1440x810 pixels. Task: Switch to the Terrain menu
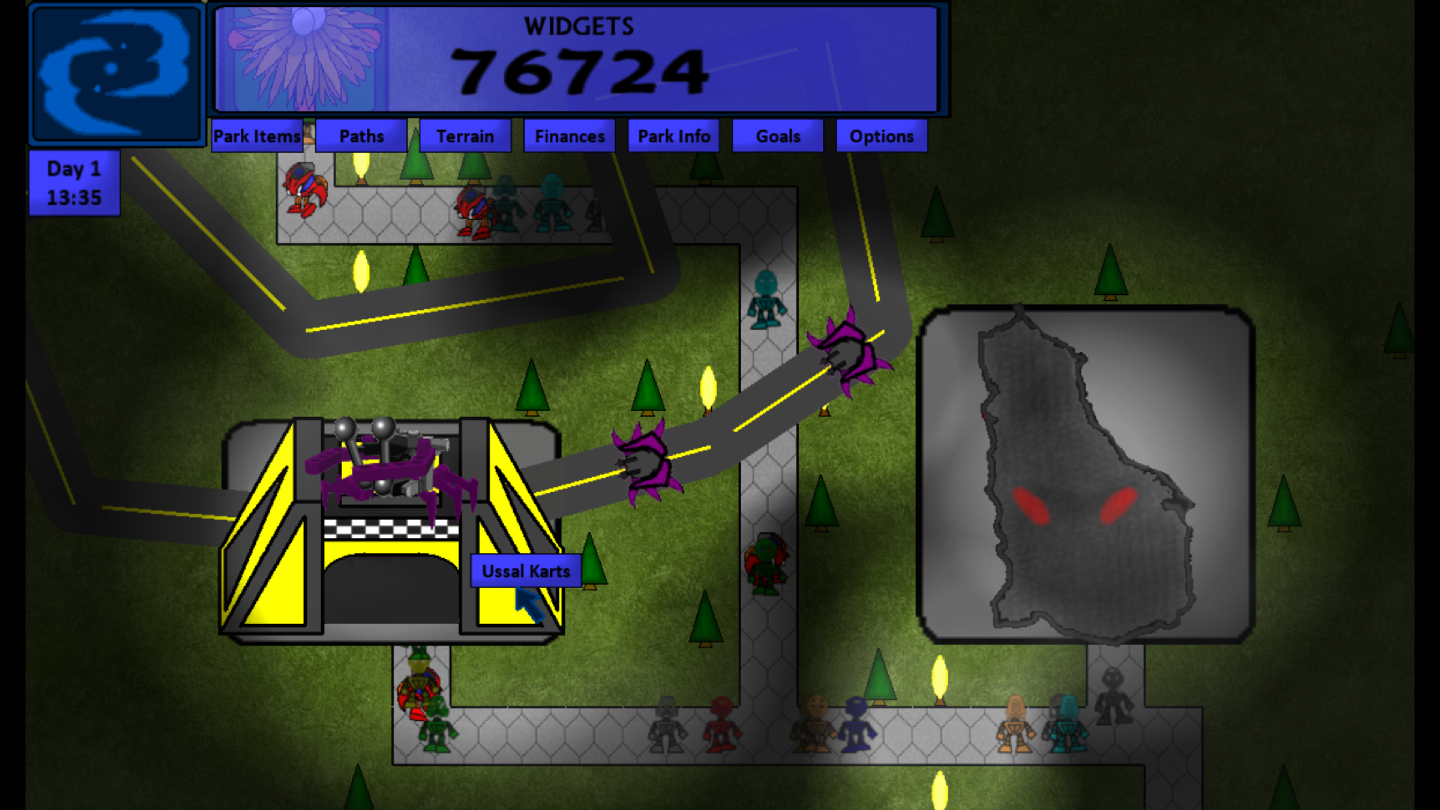click(465, 136)
